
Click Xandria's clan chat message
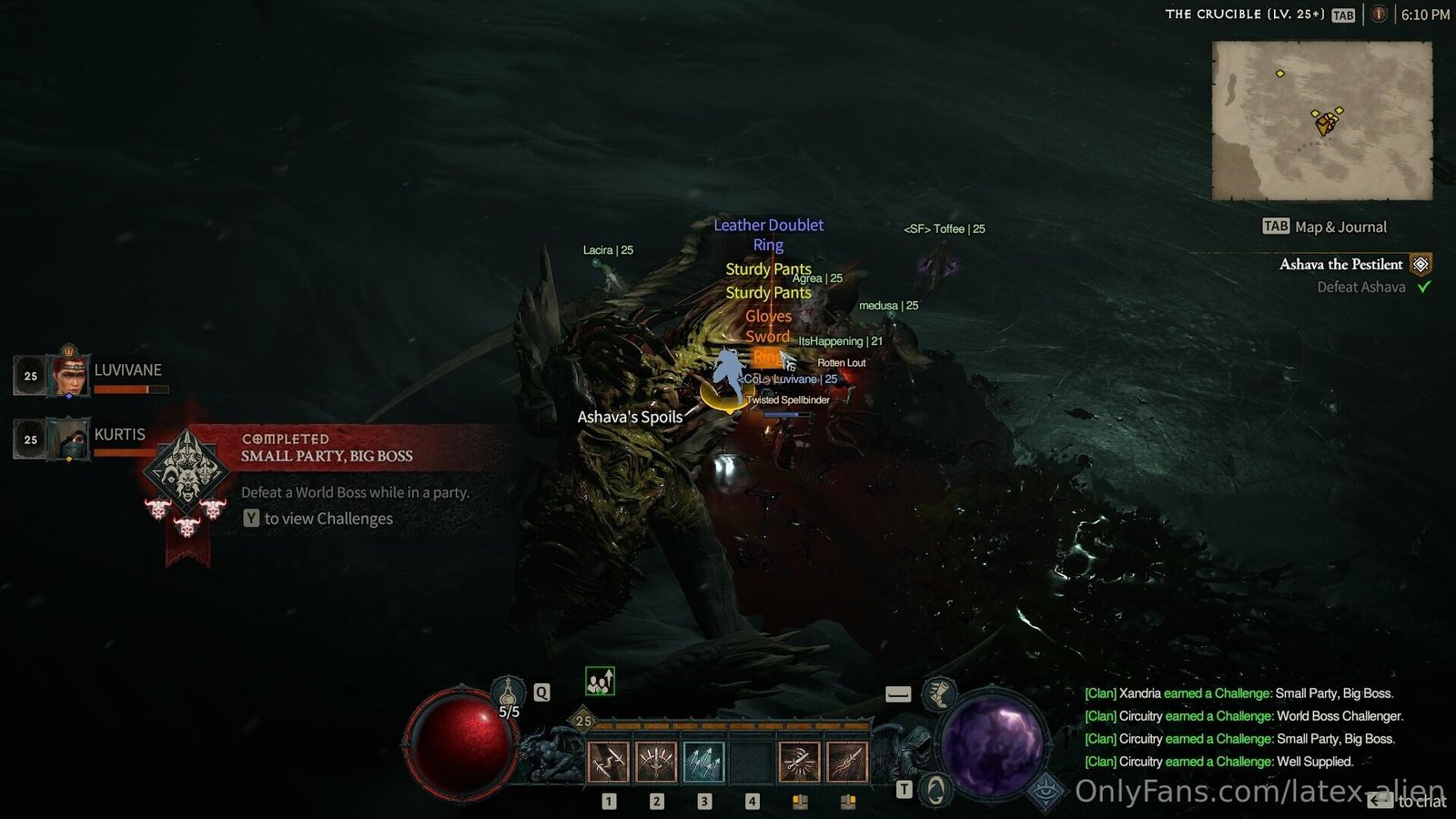1239,693
